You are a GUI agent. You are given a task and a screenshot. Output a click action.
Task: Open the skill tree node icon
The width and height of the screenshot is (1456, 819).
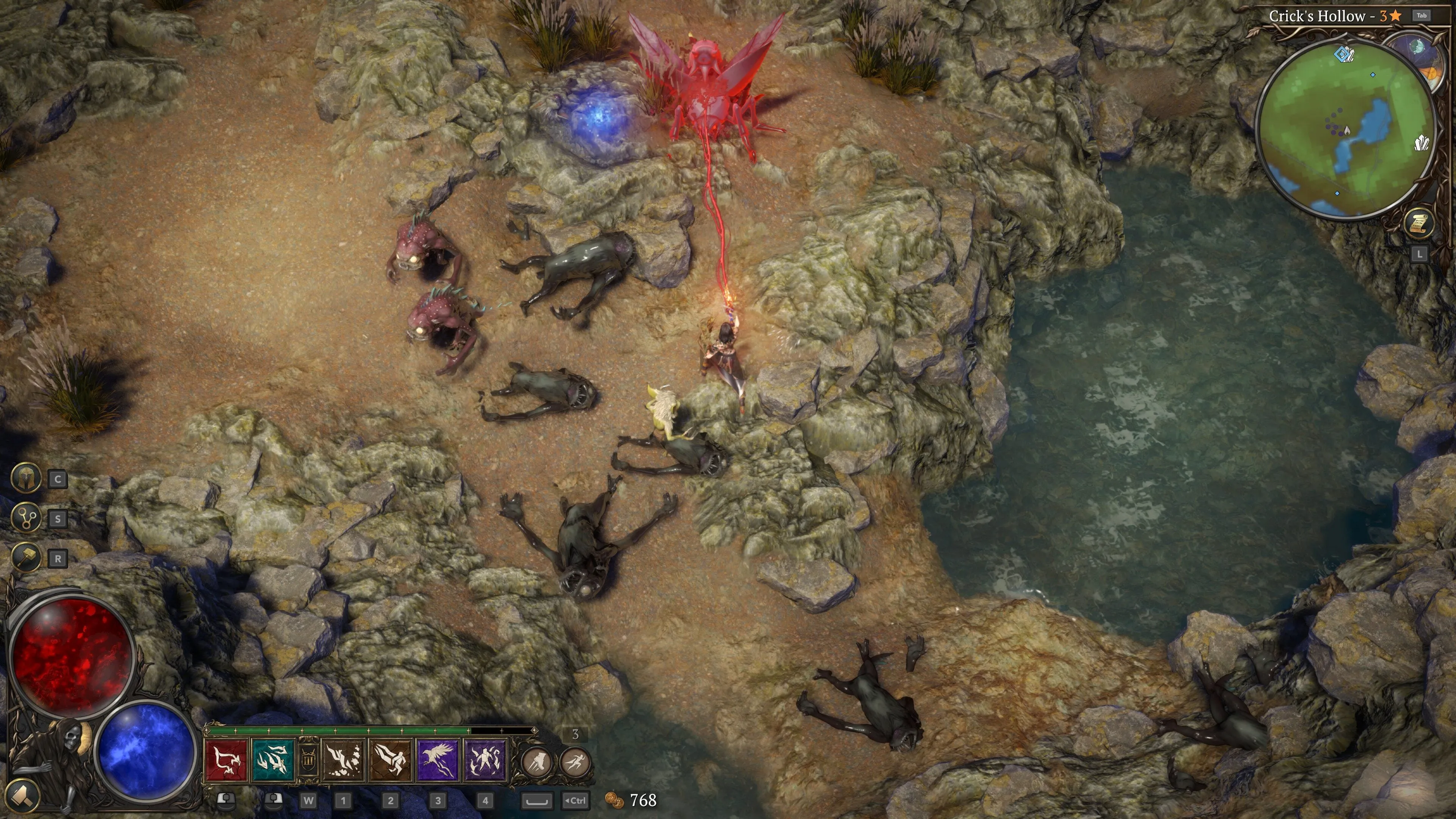click(26, 518)
